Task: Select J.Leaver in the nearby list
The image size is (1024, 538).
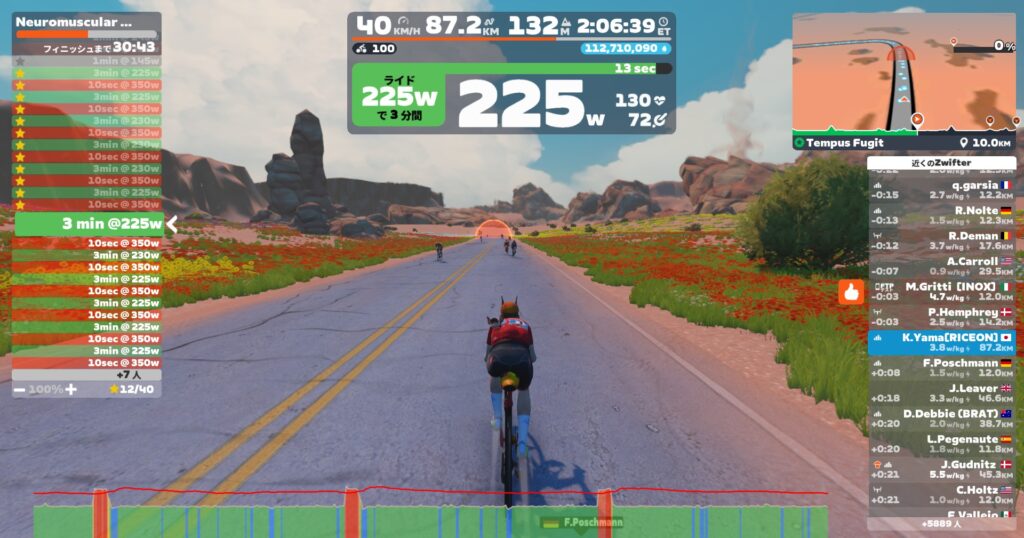Action: (x=940, y=393)
